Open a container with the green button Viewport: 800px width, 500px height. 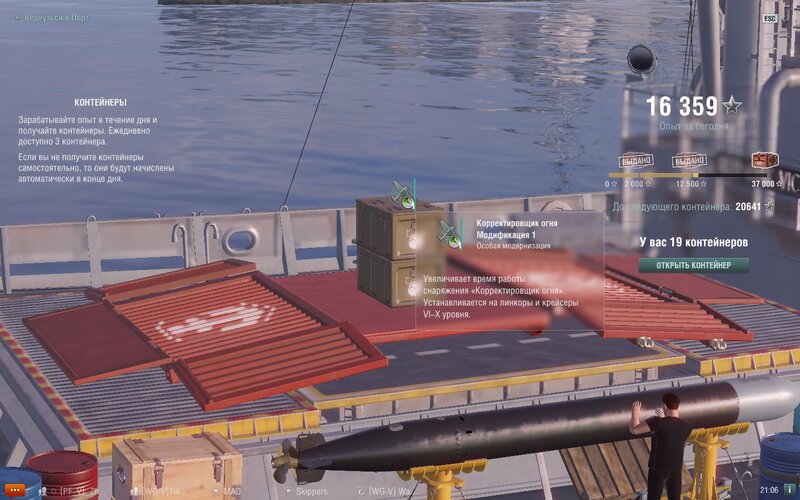(x=694, y=265)
